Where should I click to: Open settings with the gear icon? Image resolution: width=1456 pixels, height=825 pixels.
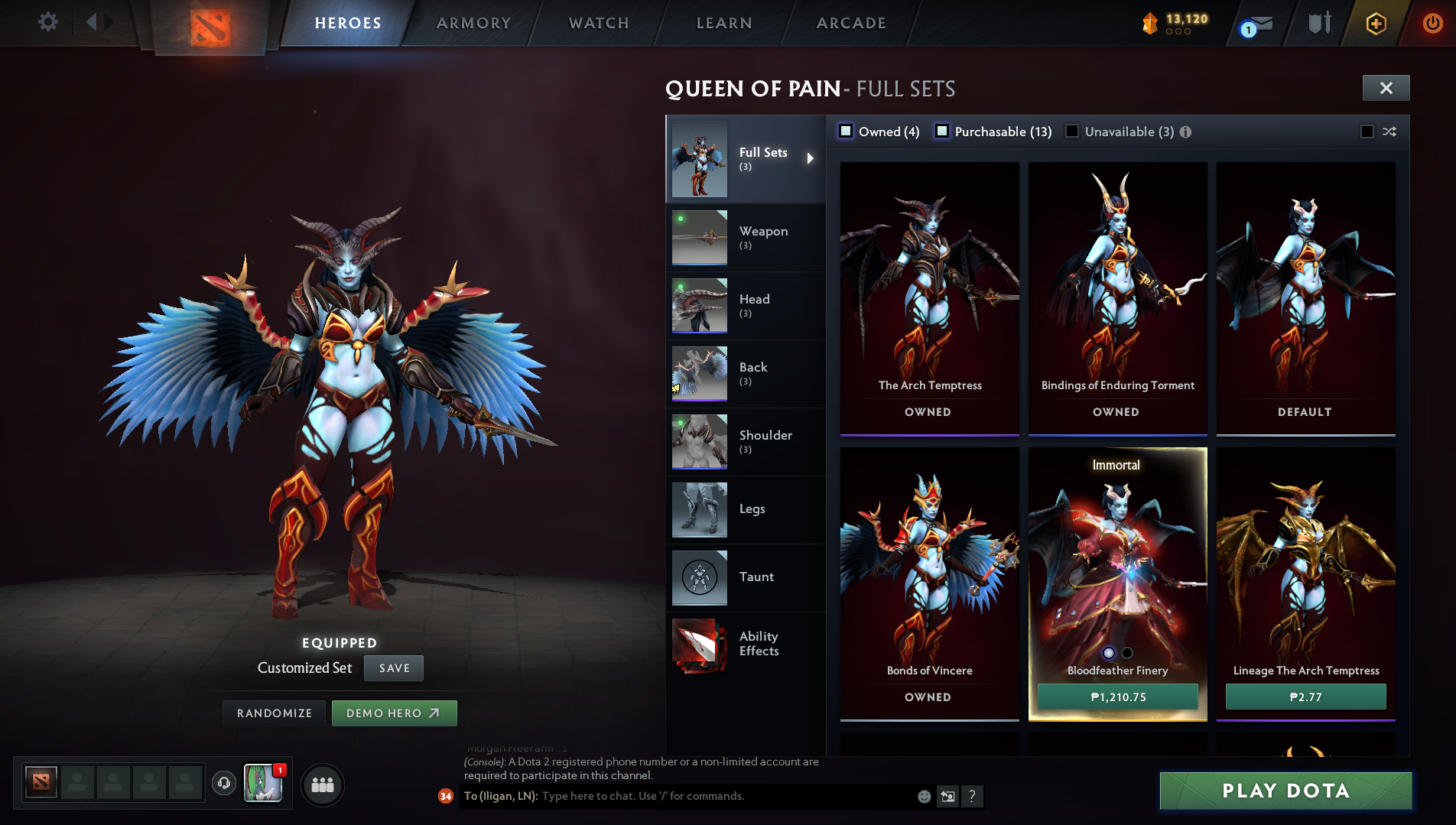(47, 22)
